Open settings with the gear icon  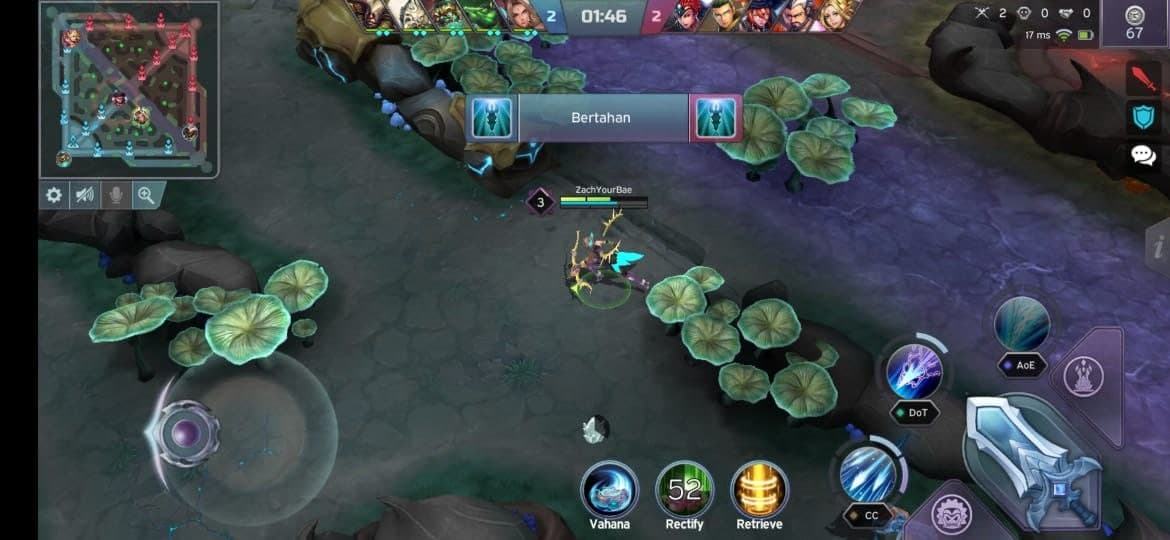coord(54,195)
